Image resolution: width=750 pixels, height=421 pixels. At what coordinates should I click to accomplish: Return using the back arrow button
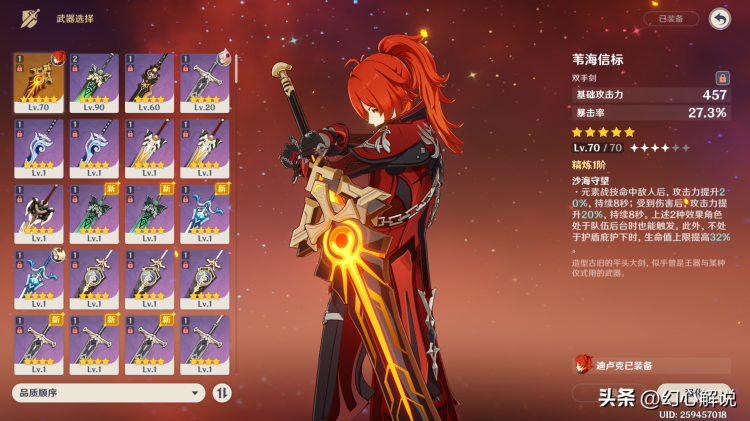point(719,18)
